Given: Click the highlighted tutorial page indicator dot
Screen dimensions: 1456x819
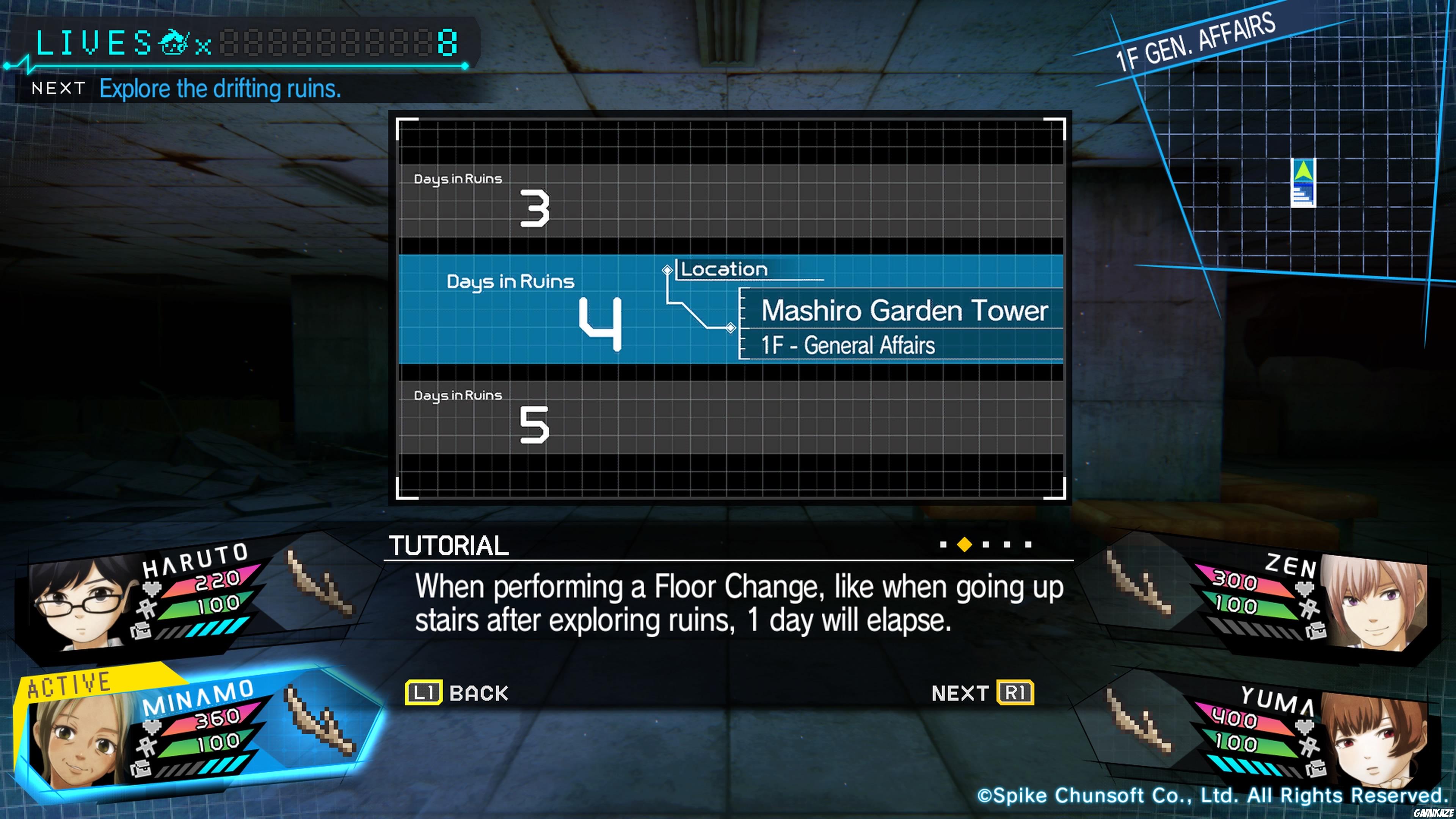Looking at the screenshot, I should 964,544.
